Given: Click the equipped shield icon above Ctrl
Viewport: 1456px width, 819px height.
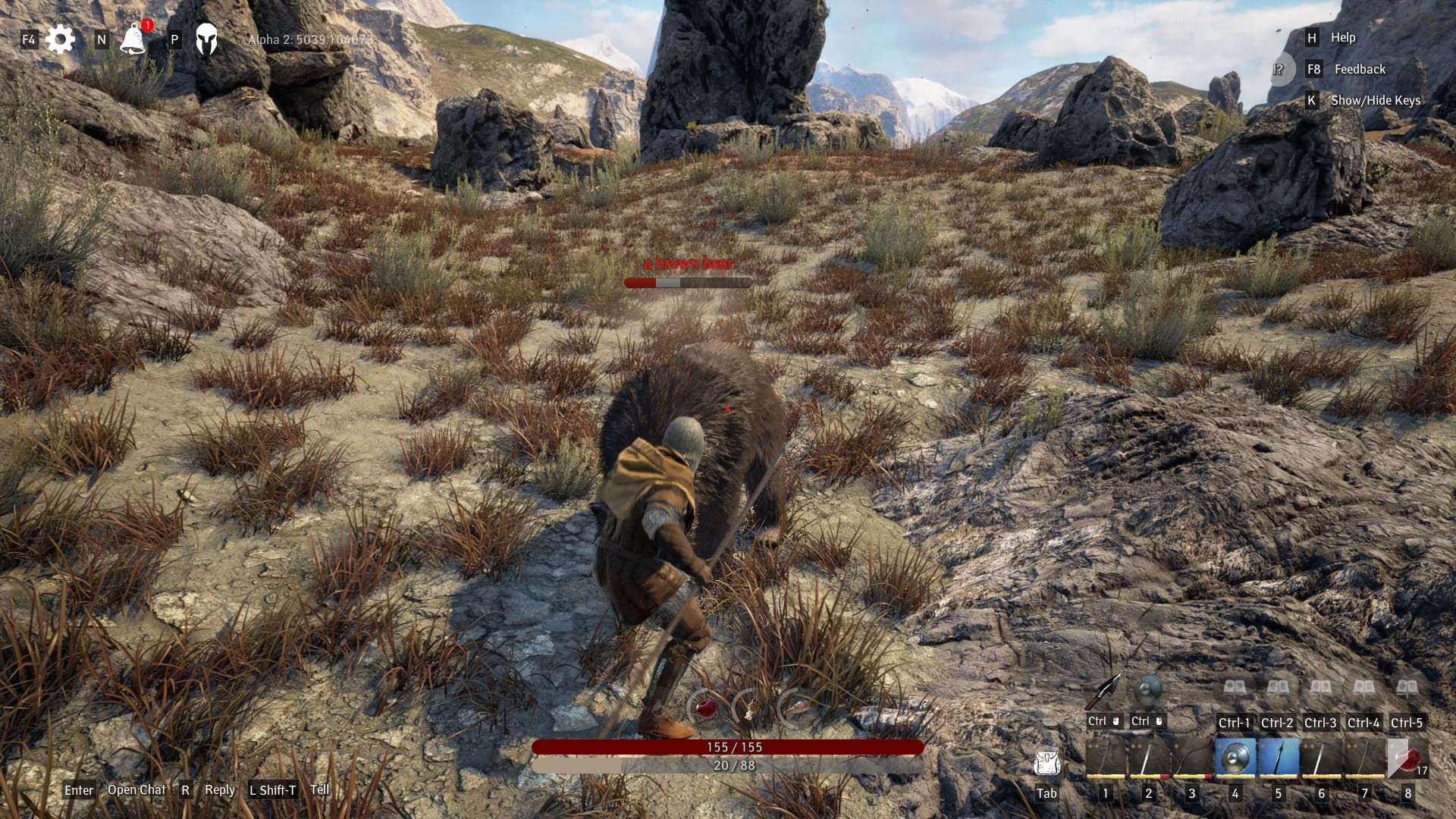Looking at the screenshot, I should (1147, 690).
